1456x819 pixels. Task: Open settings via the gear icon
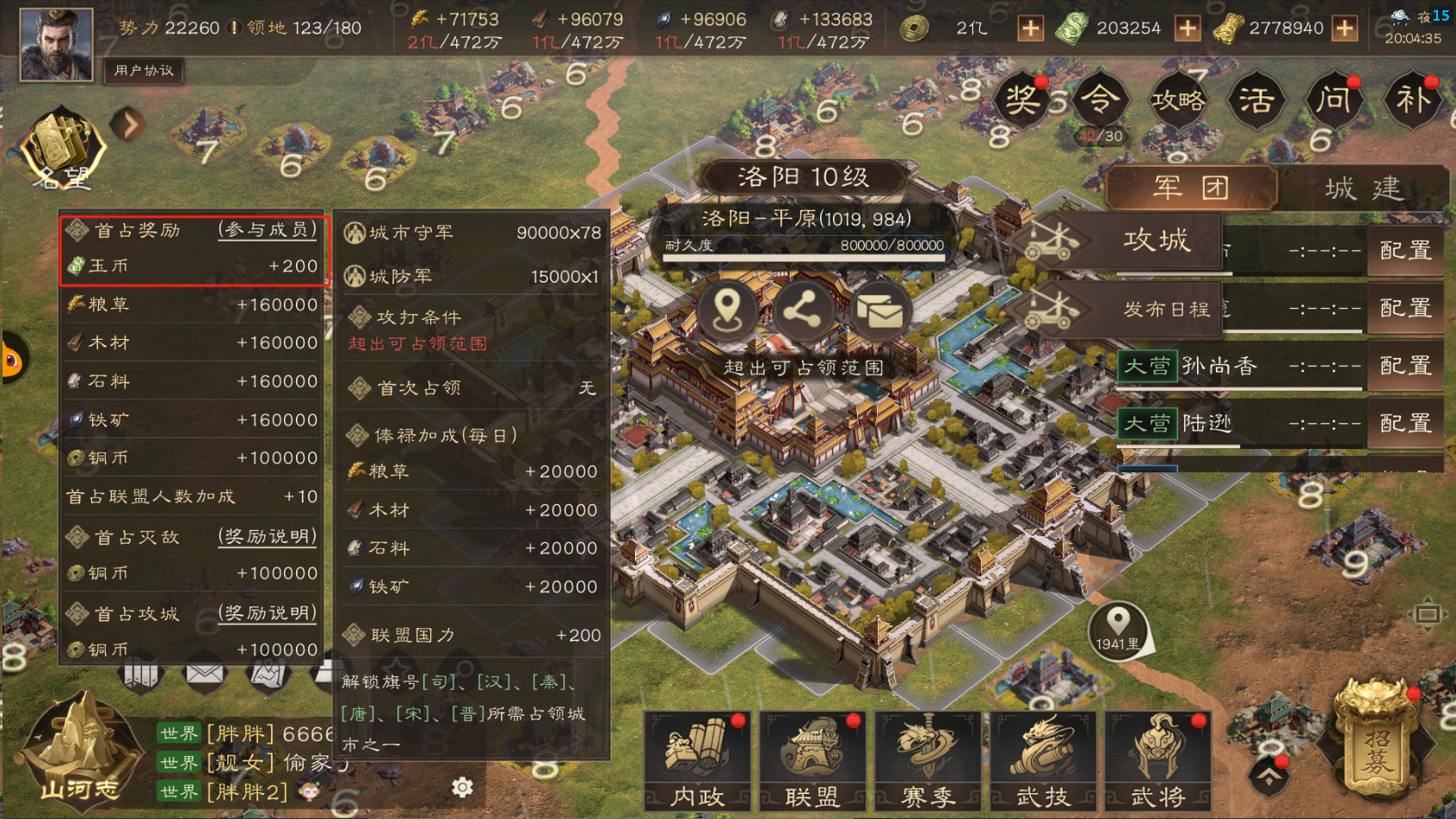tap(464, 787)
